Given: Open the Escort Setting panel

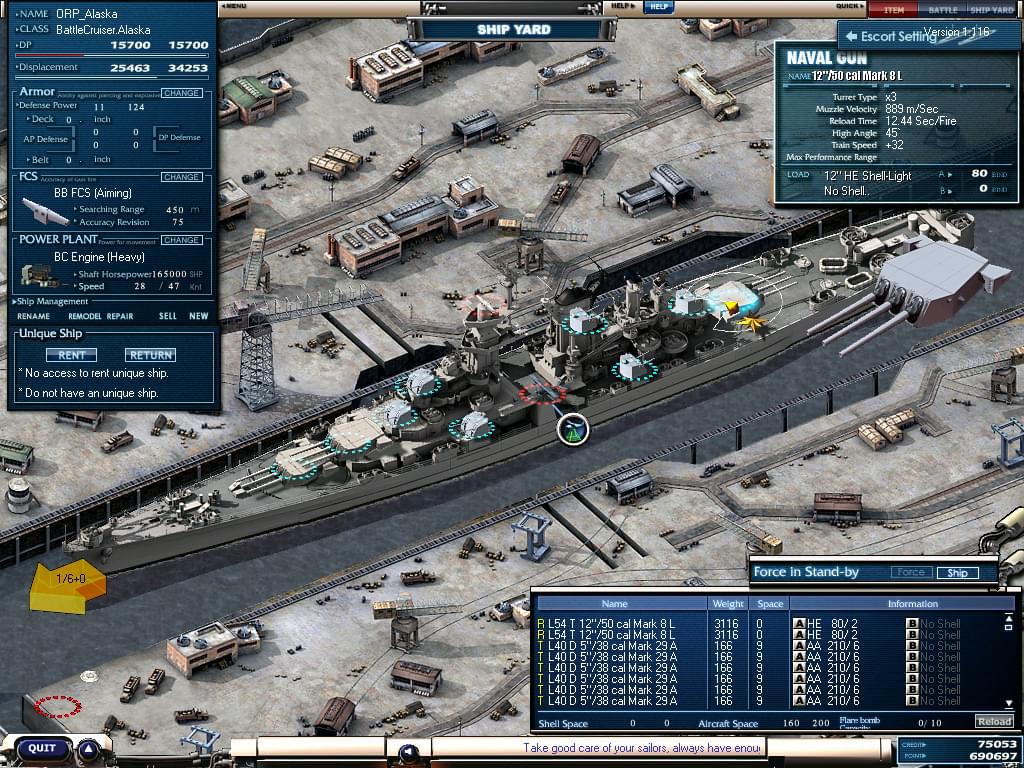Looking at the screenshot, I should tap(890, 37).
